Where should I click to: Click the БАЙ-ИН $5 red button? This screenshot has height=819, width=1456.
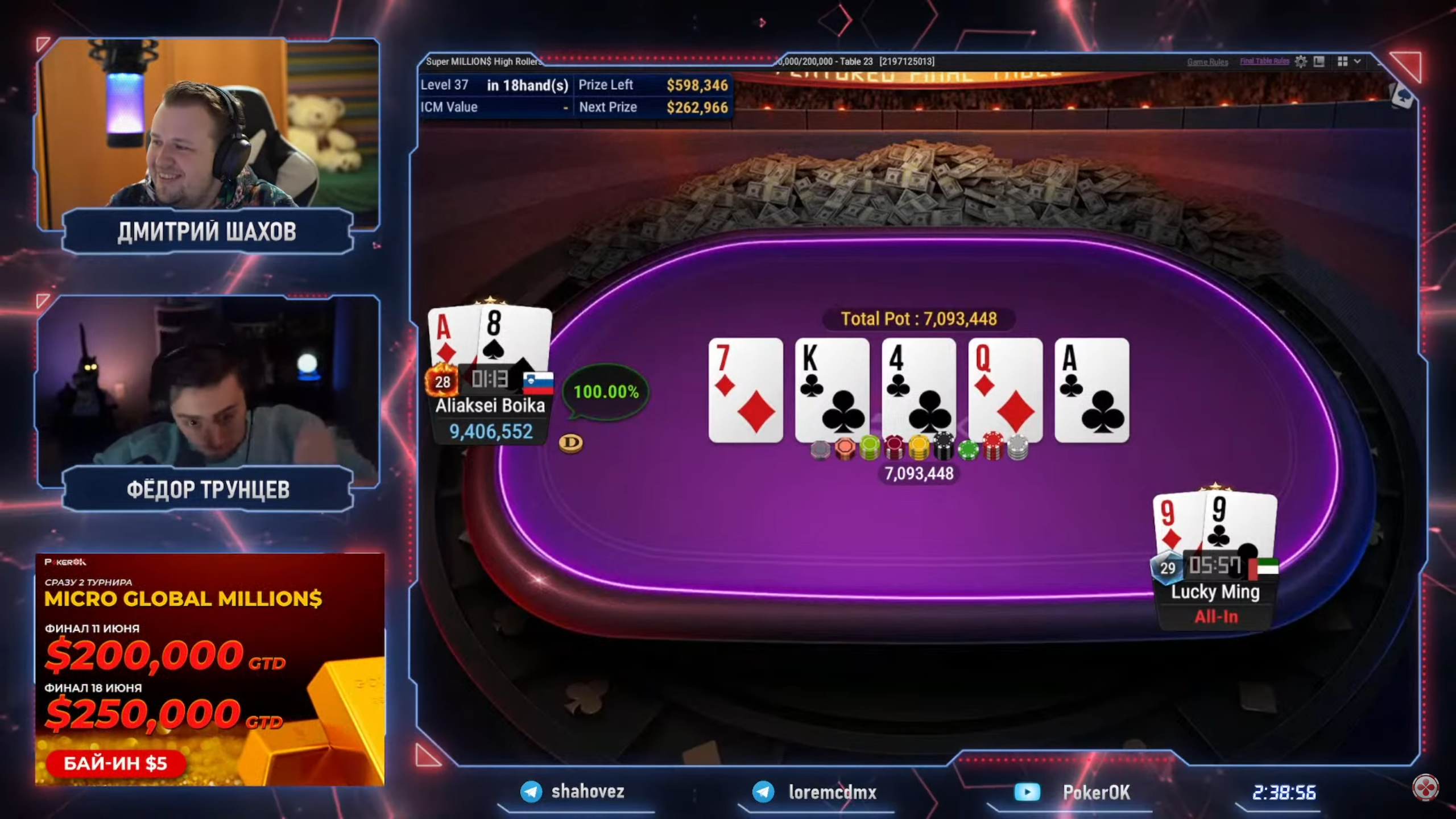115,763
